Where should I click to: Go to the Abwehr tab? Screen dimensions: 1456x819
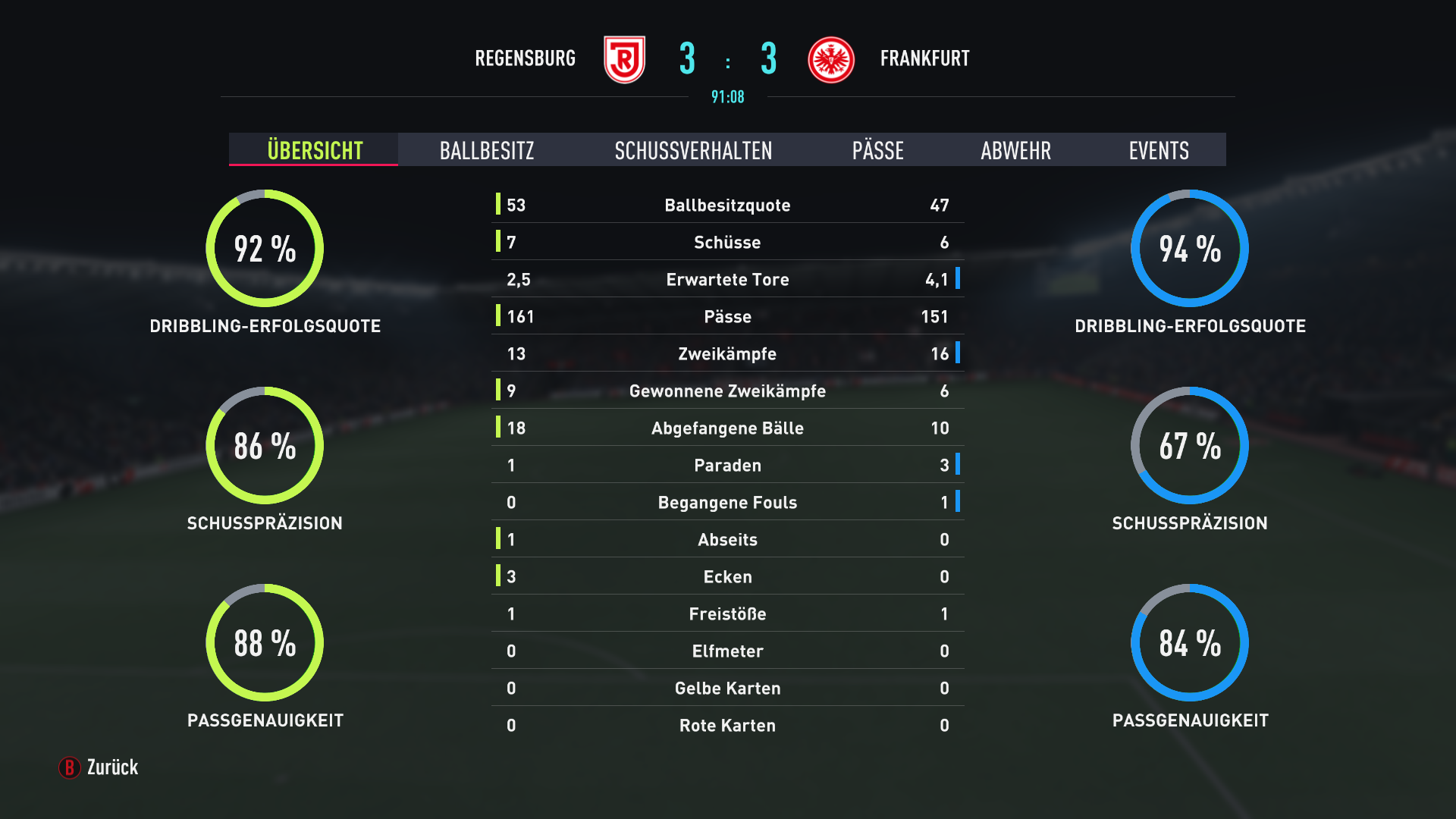(1015, 150)
